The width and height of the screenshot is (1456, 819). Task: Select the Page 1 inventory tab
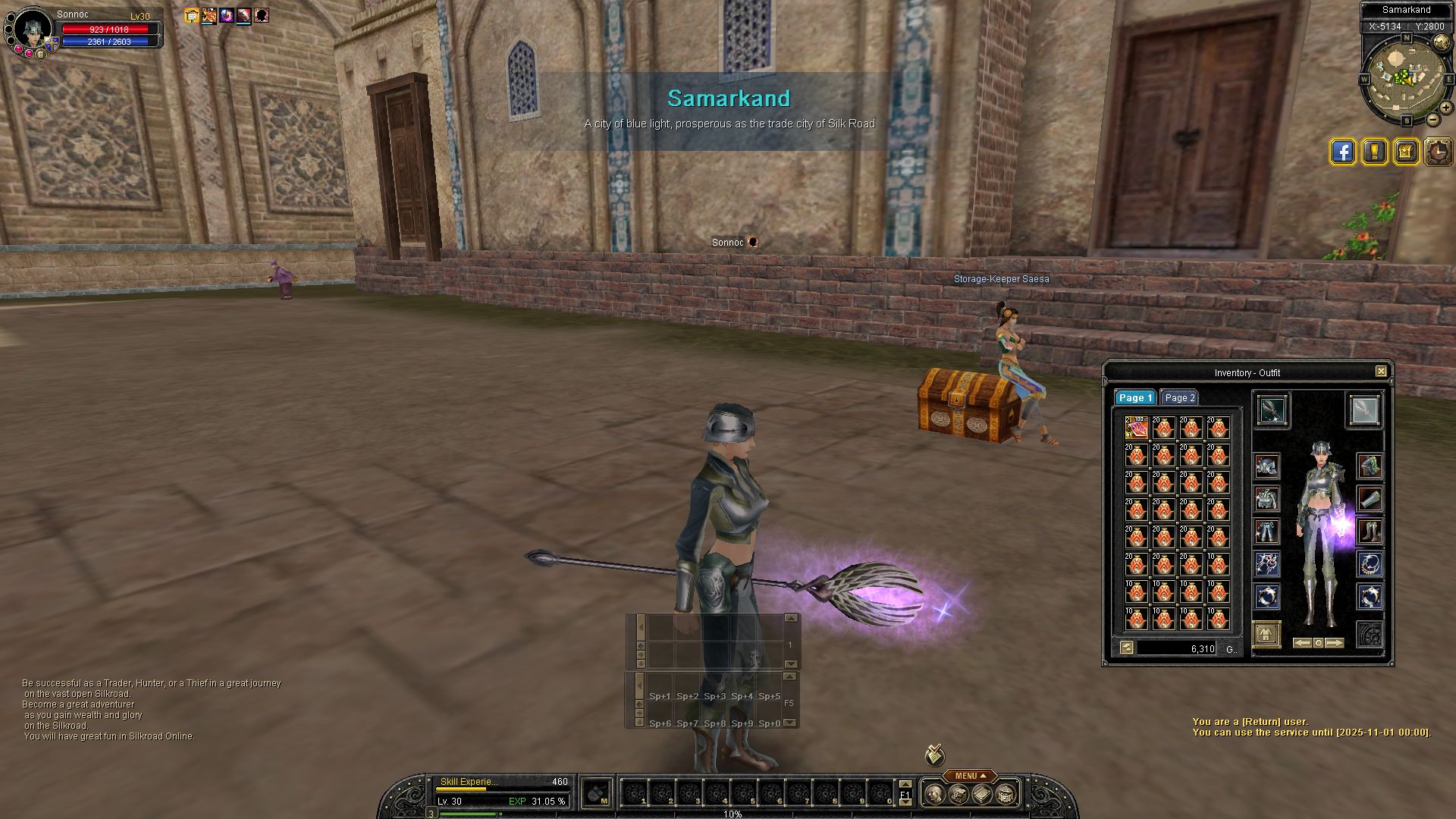coord(1134,397)
